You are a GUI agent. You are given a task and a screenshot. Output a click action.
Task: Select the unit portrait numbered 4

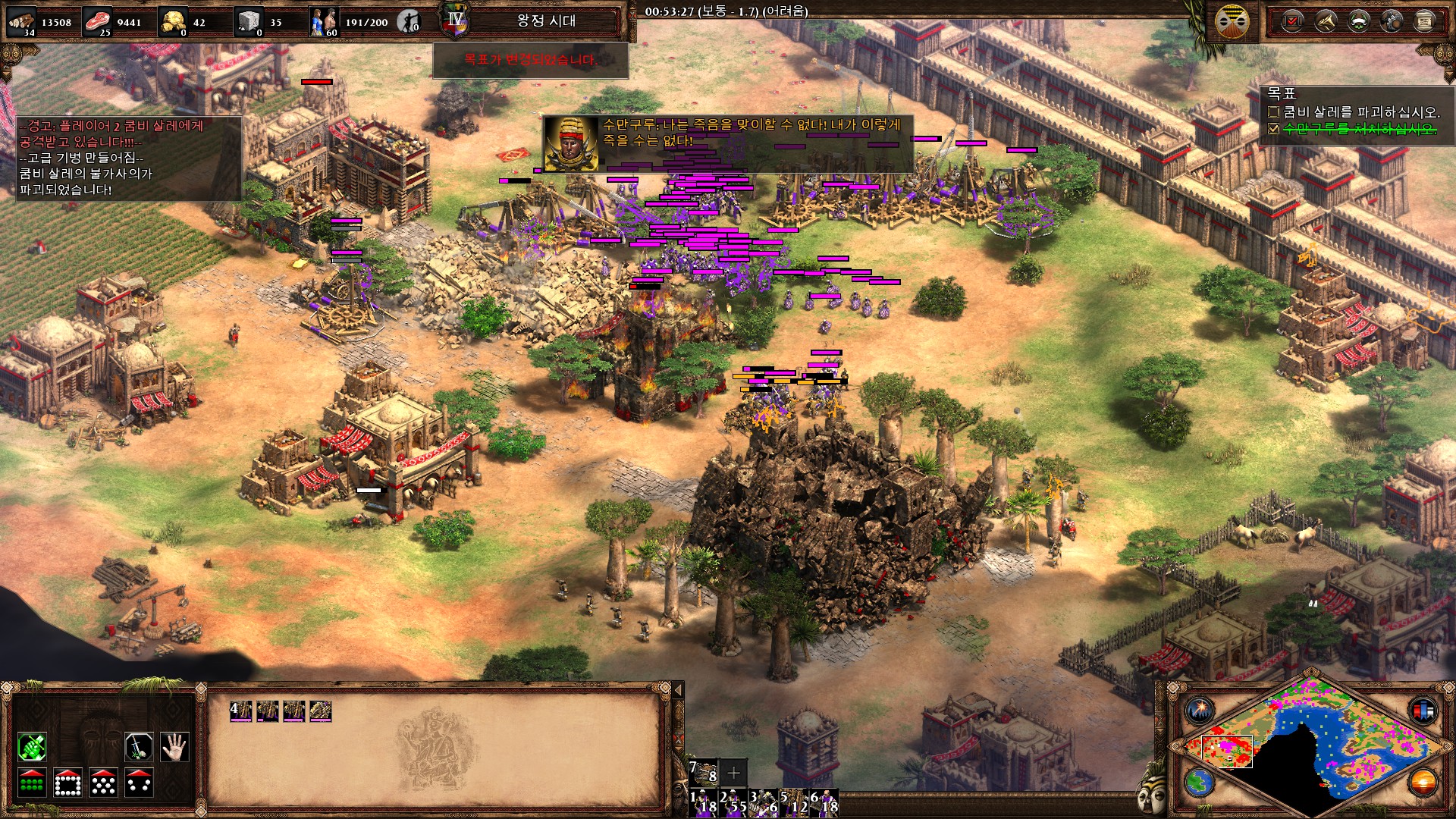(x=241, y=711)
